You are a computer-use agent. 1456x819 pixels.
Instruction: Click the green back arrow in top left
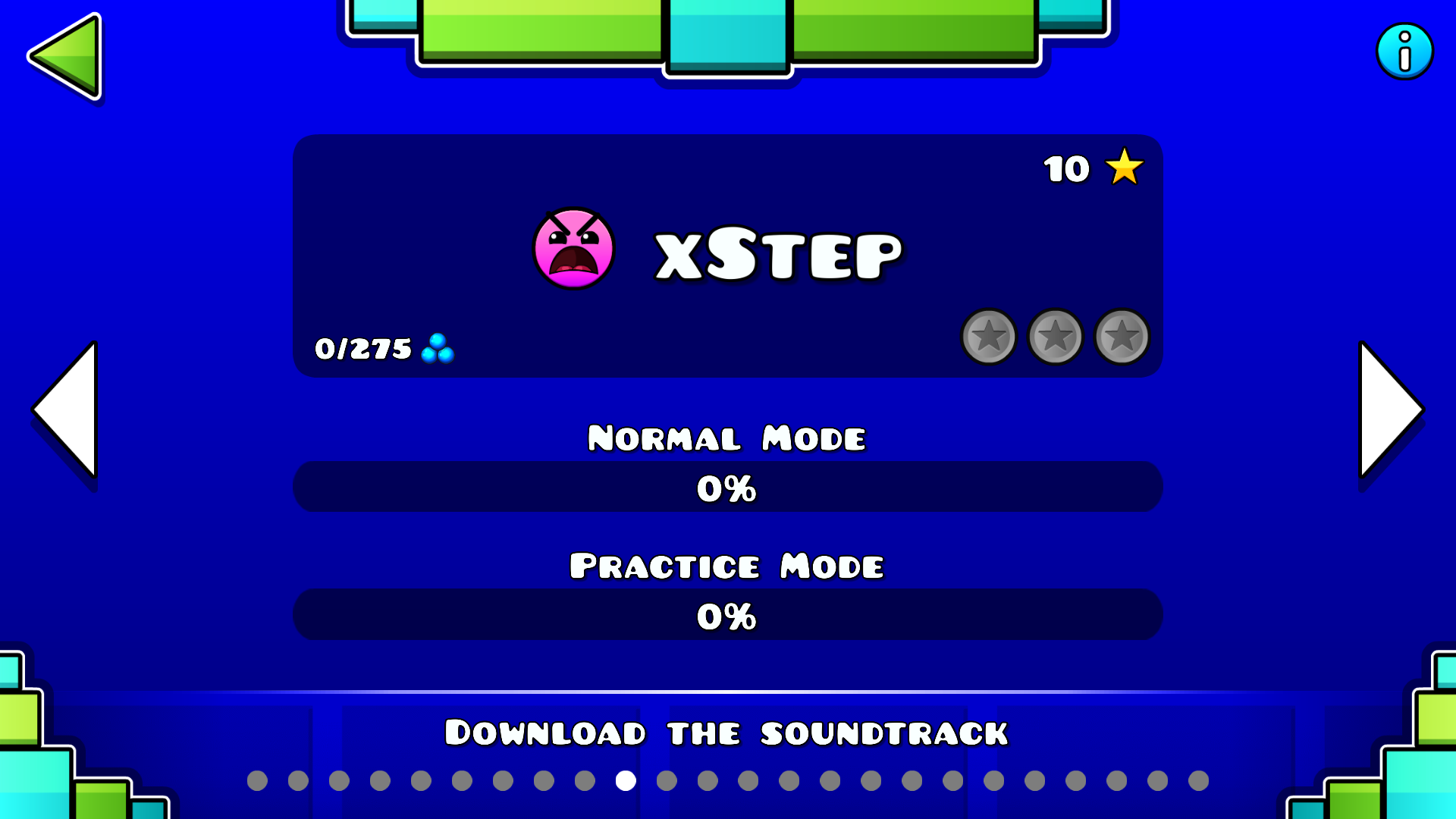(67, 55)
